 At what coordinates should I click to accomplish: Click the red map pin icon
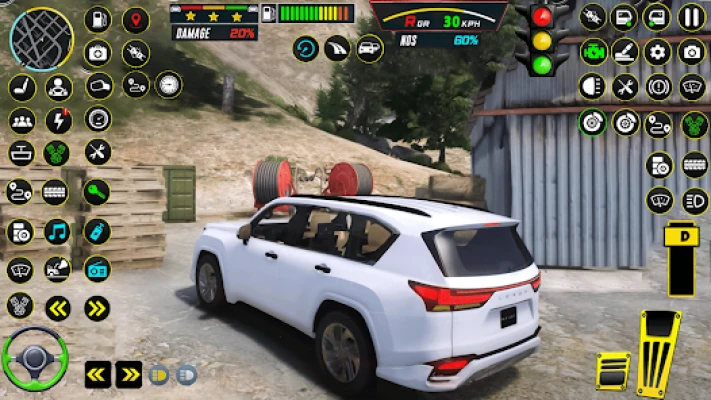135,20
